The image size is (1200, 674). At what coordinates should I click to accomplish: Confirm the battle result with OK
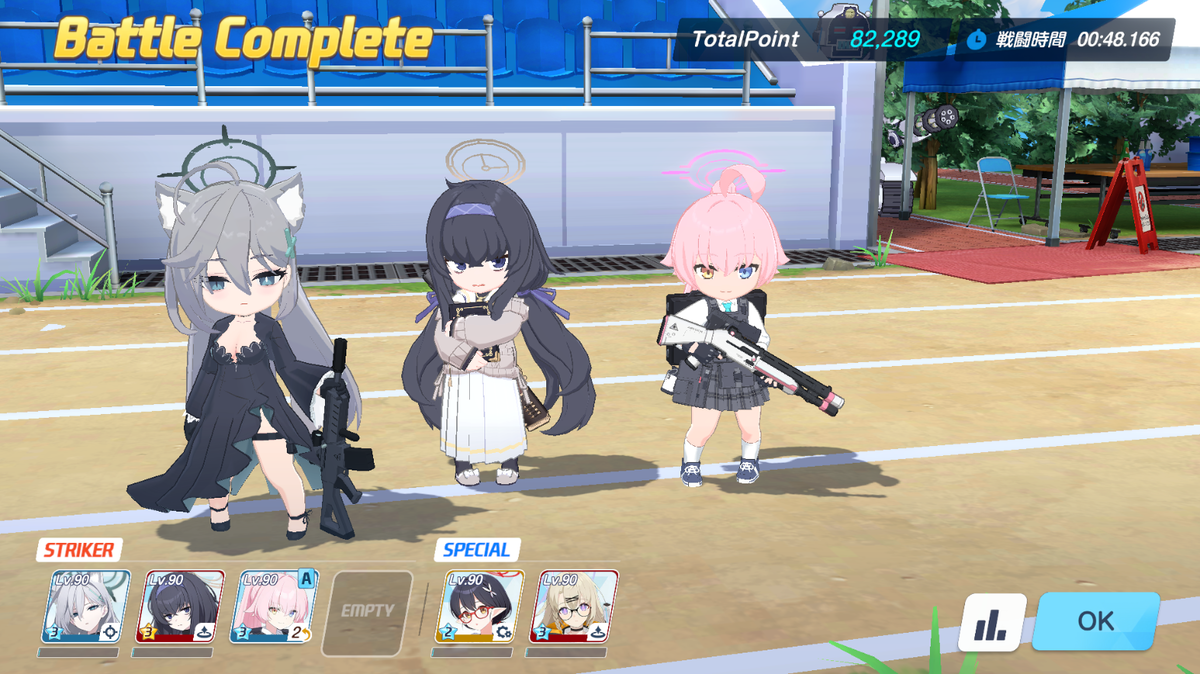click(x=1095, y=621)
